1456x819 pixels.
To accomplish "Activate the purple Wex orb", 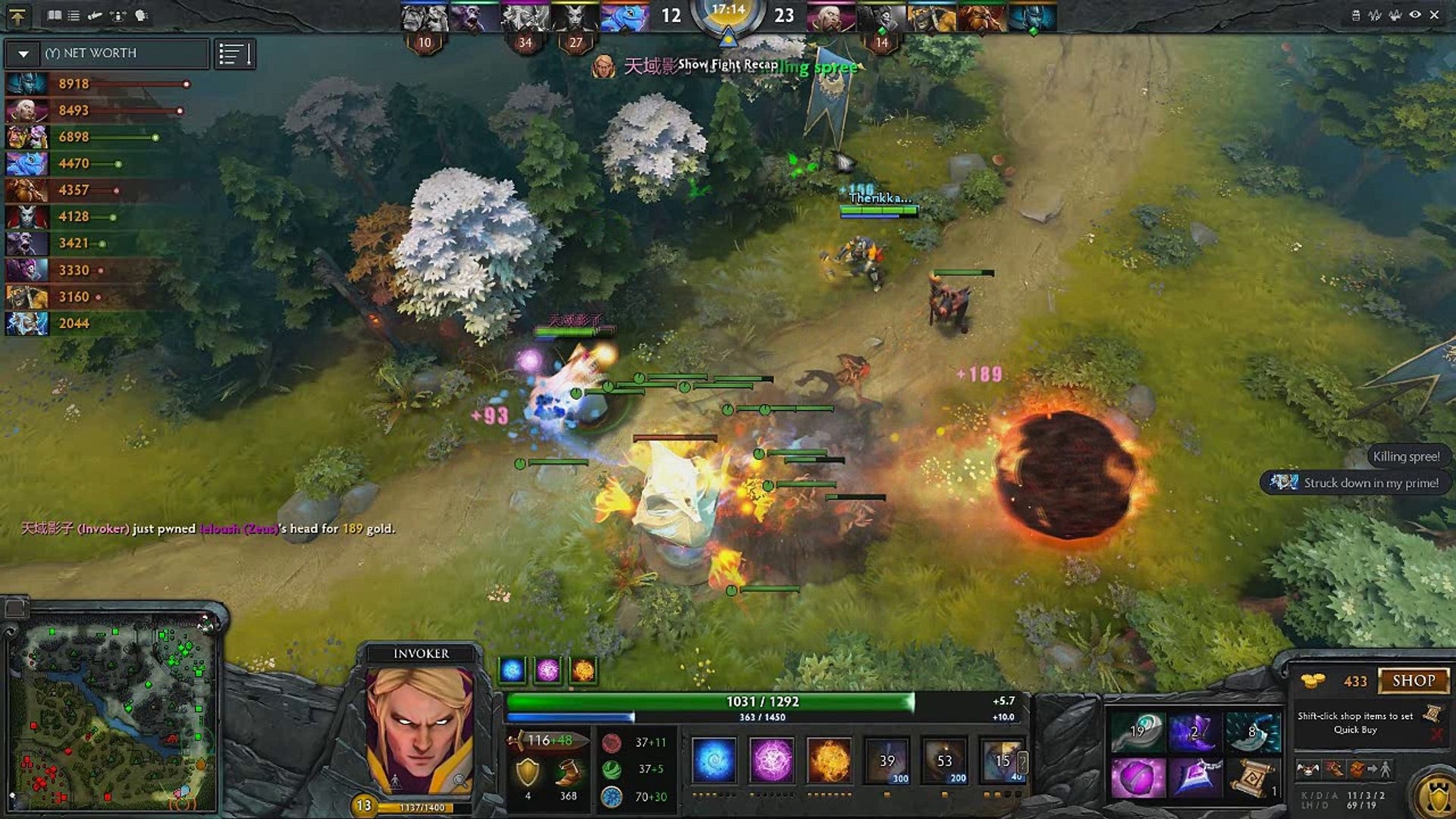I will (771, 759).
